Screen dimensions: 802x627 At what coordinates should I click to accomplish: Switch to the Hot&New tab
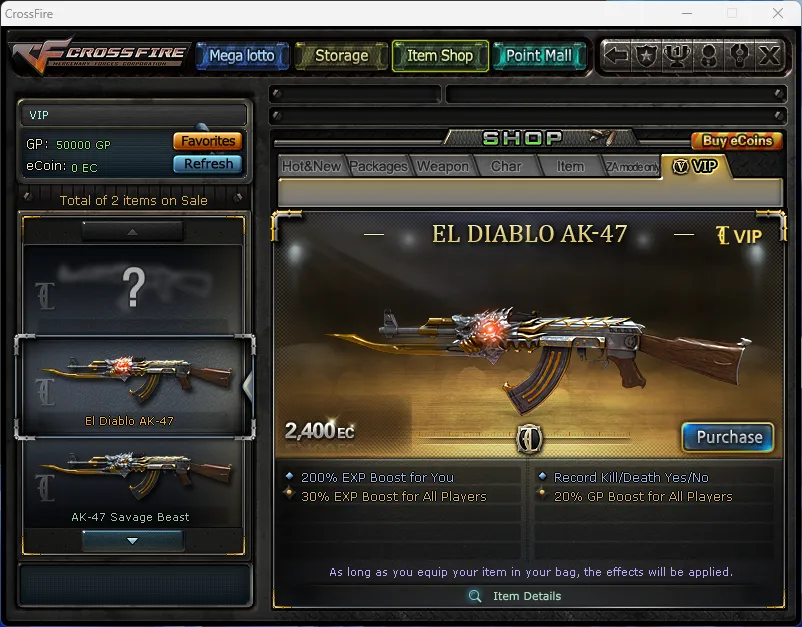[311, 167]
